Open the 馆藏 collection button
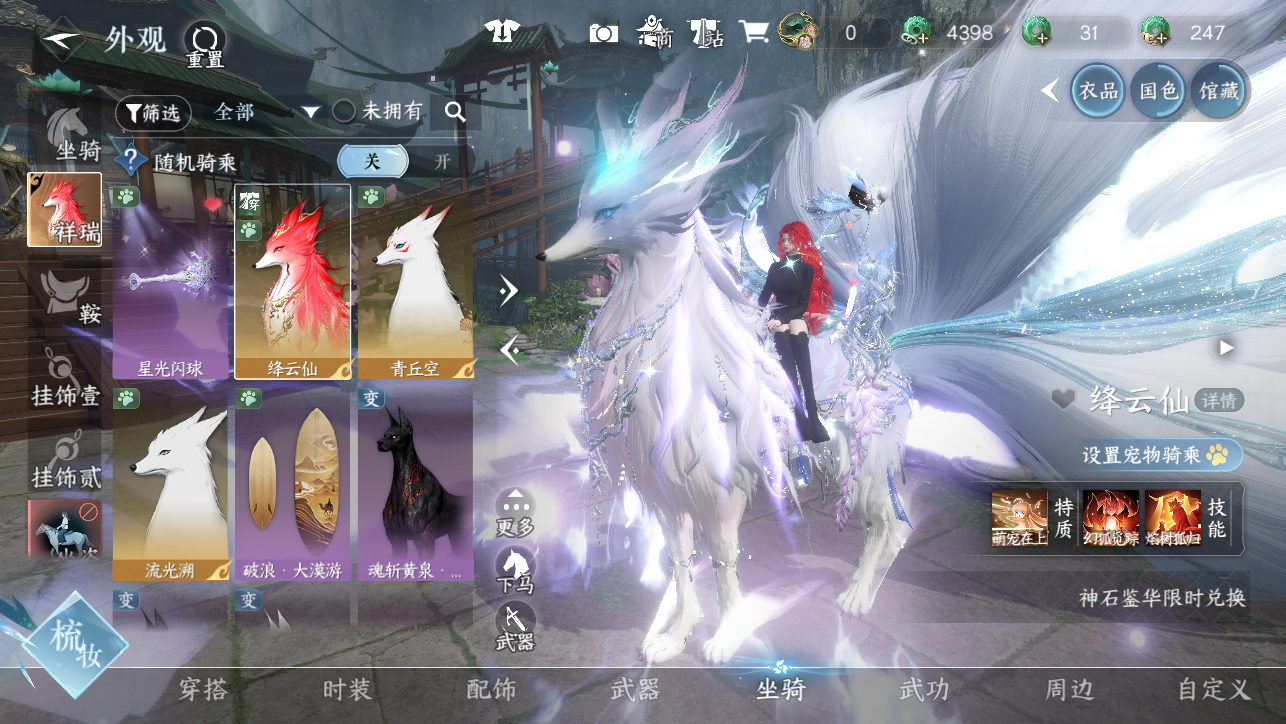 coord(1218,91)
